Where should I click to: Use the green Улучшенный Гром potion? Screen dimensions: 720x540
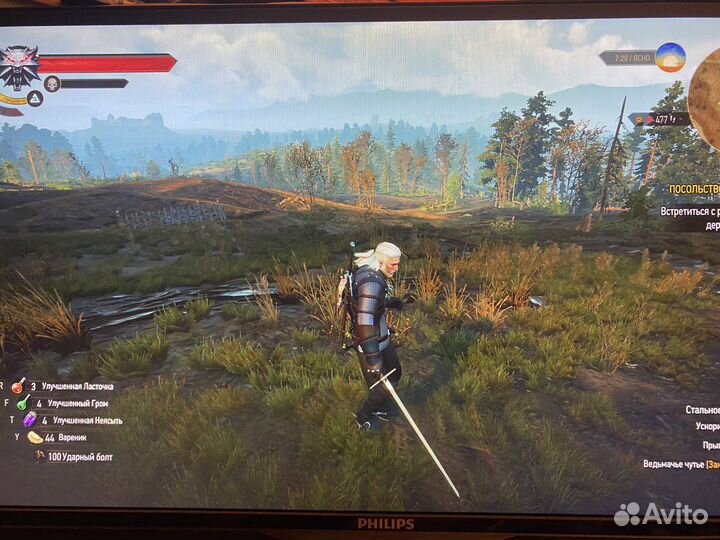(23, 403)
